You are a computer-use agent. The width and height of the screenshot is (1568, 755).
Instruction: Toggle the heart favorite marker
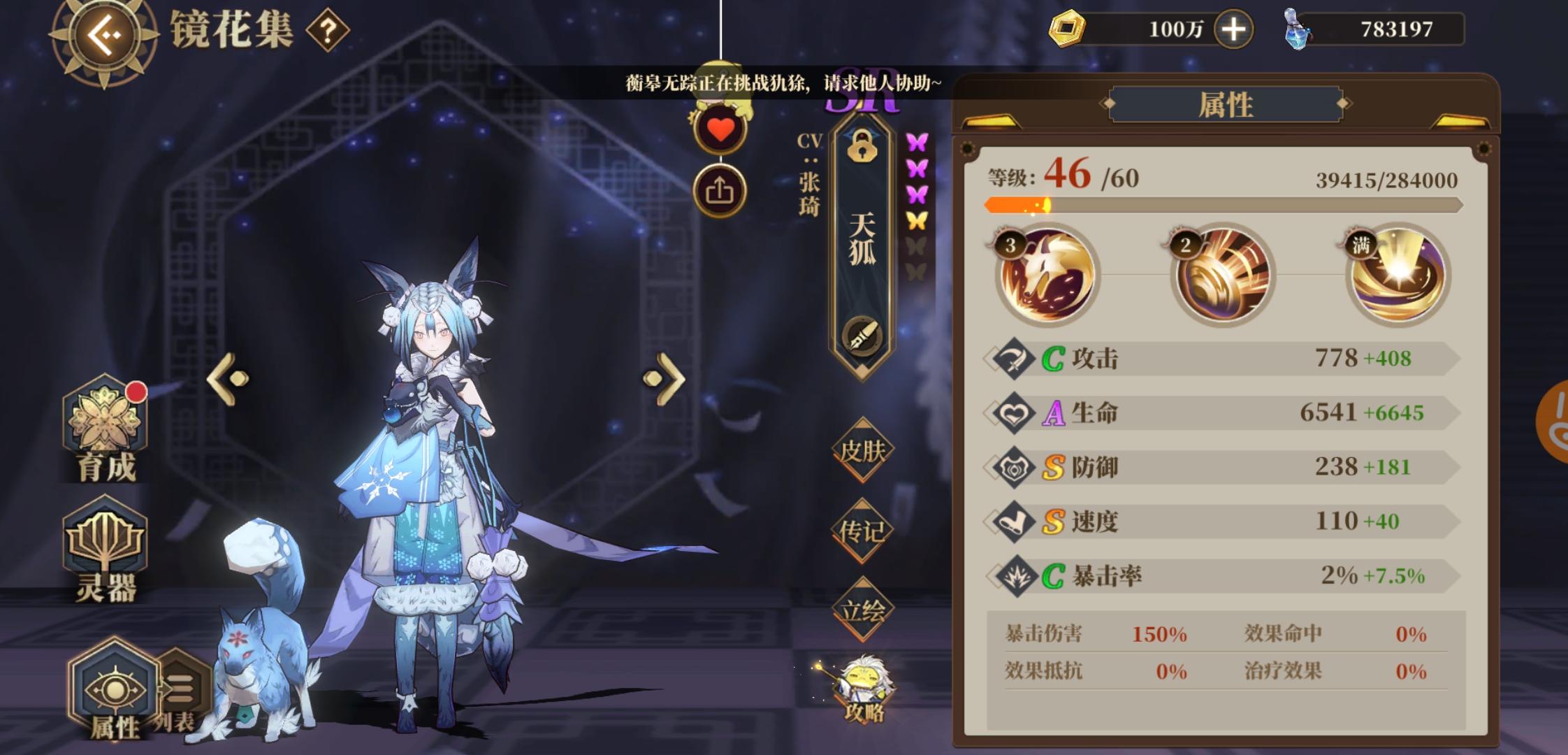[x=720, y=129]
